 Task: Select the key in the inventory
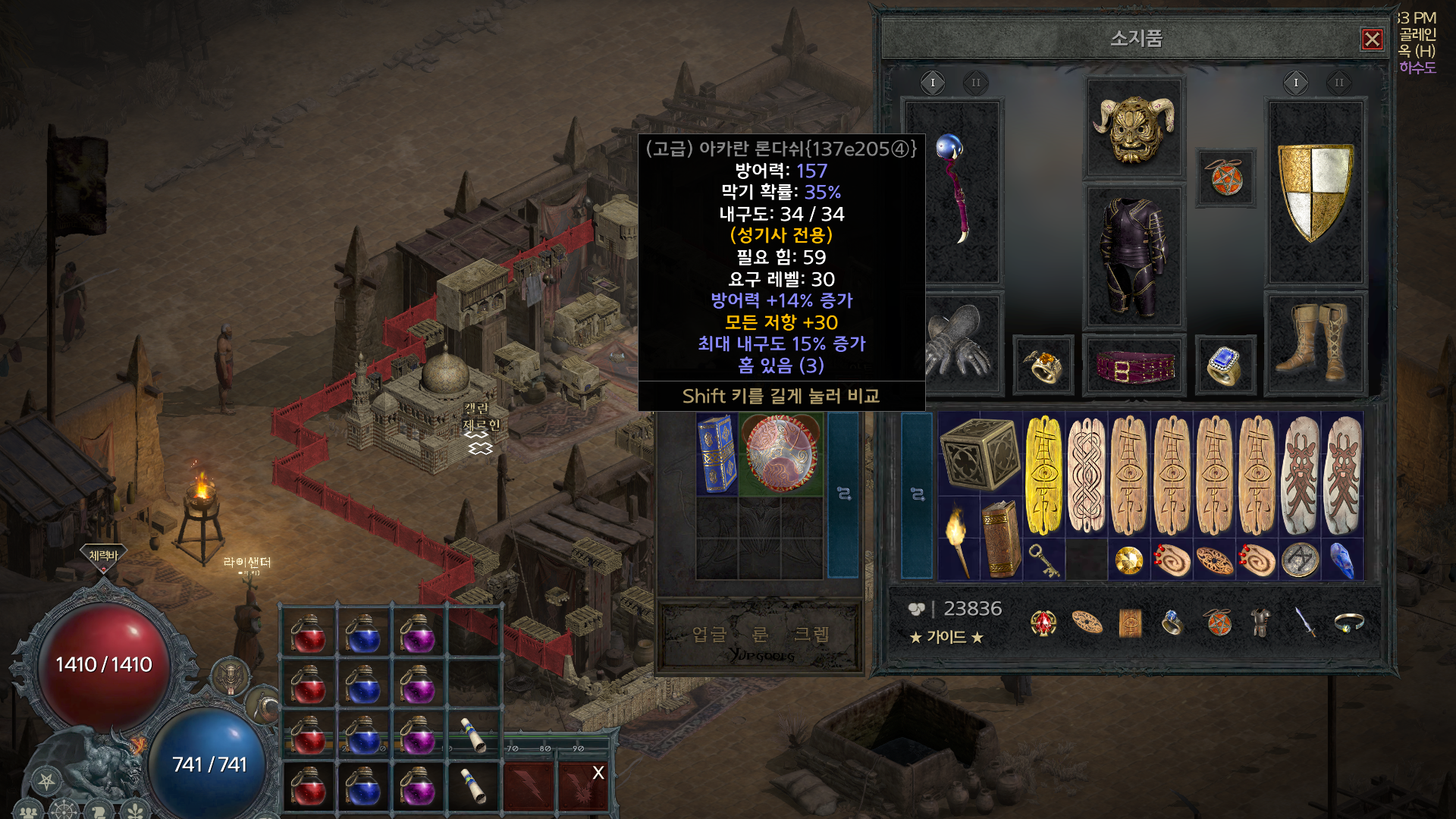click(x=1043, y=560)
